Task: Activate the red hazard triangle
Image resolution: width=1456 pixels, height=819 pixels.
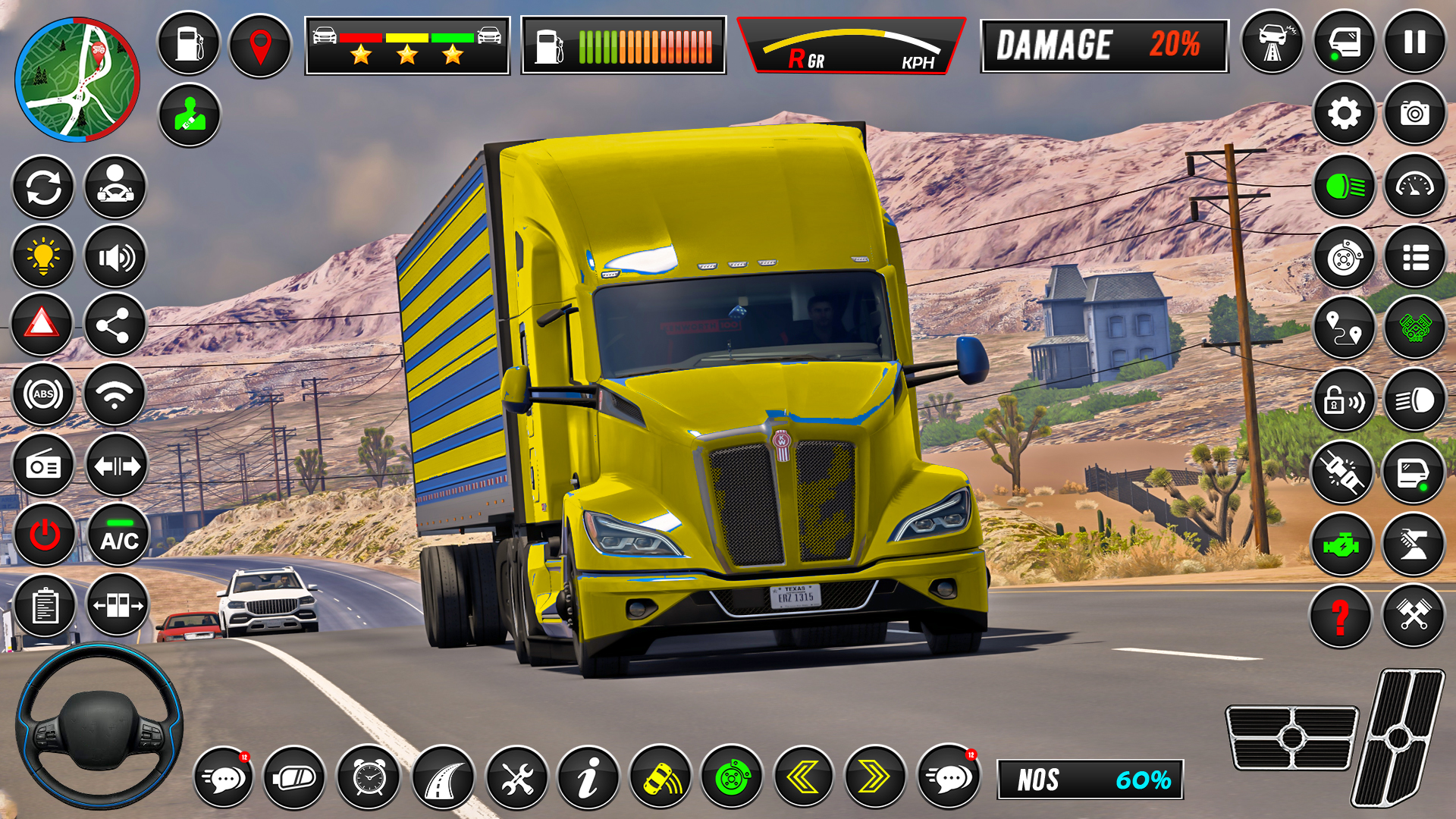Action: (x=42, y=325)
